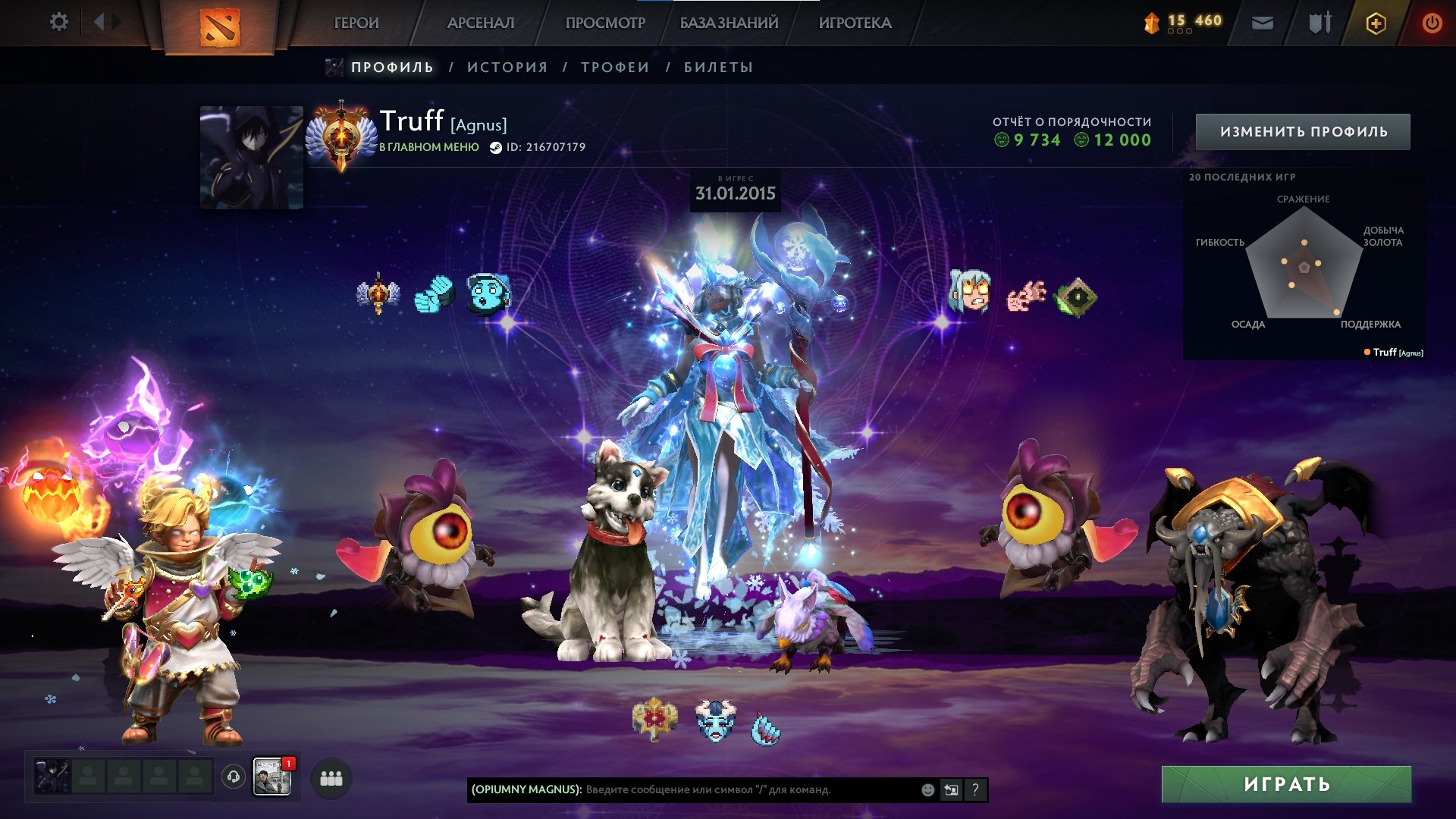Open mail notifications via envelope icon
The height and width of the screenshot is (819, 1456).
click(1262, 23)
